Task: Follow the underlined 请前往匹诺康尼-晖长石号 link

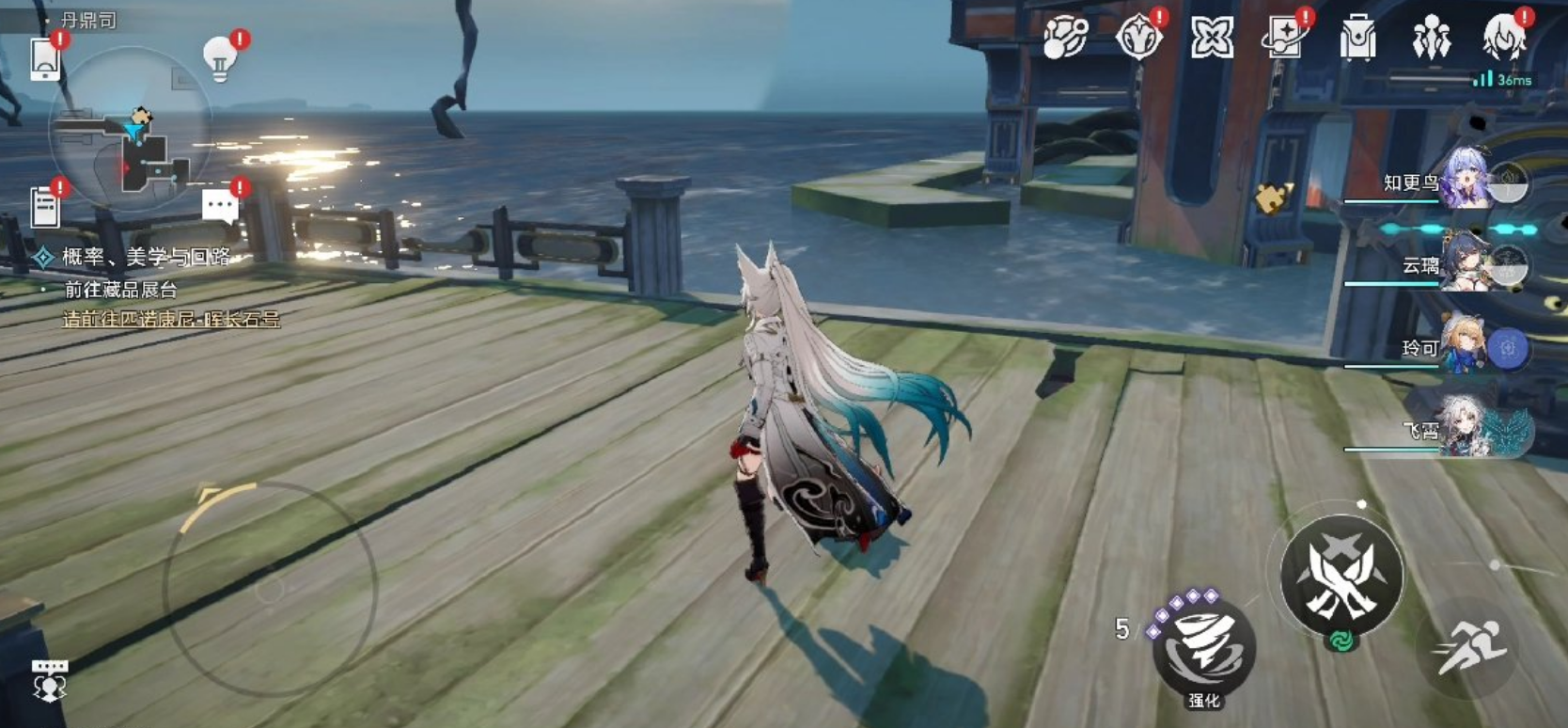Action: (x=171, y=320)
